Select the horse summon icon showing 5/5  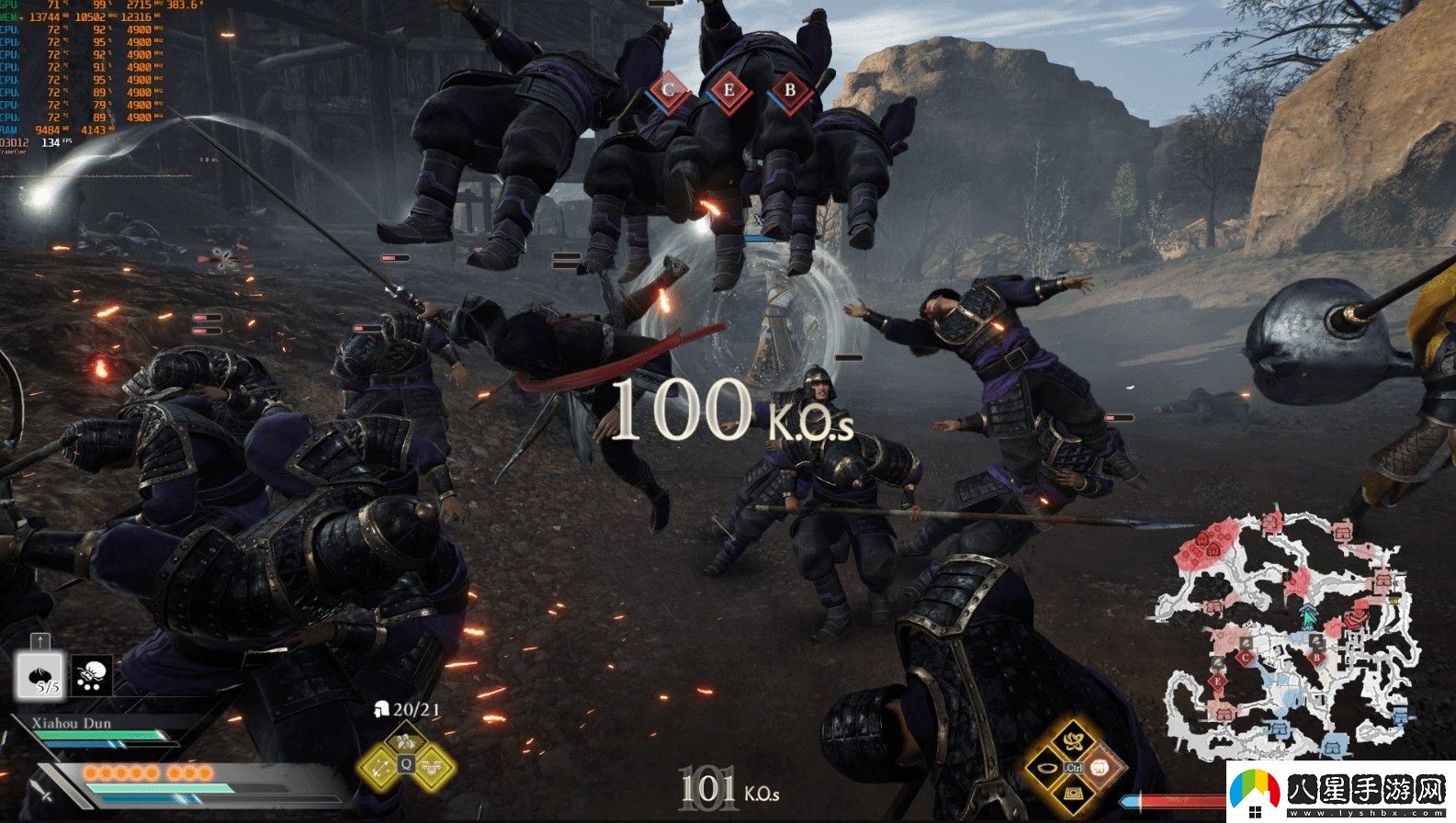(40, 675)
